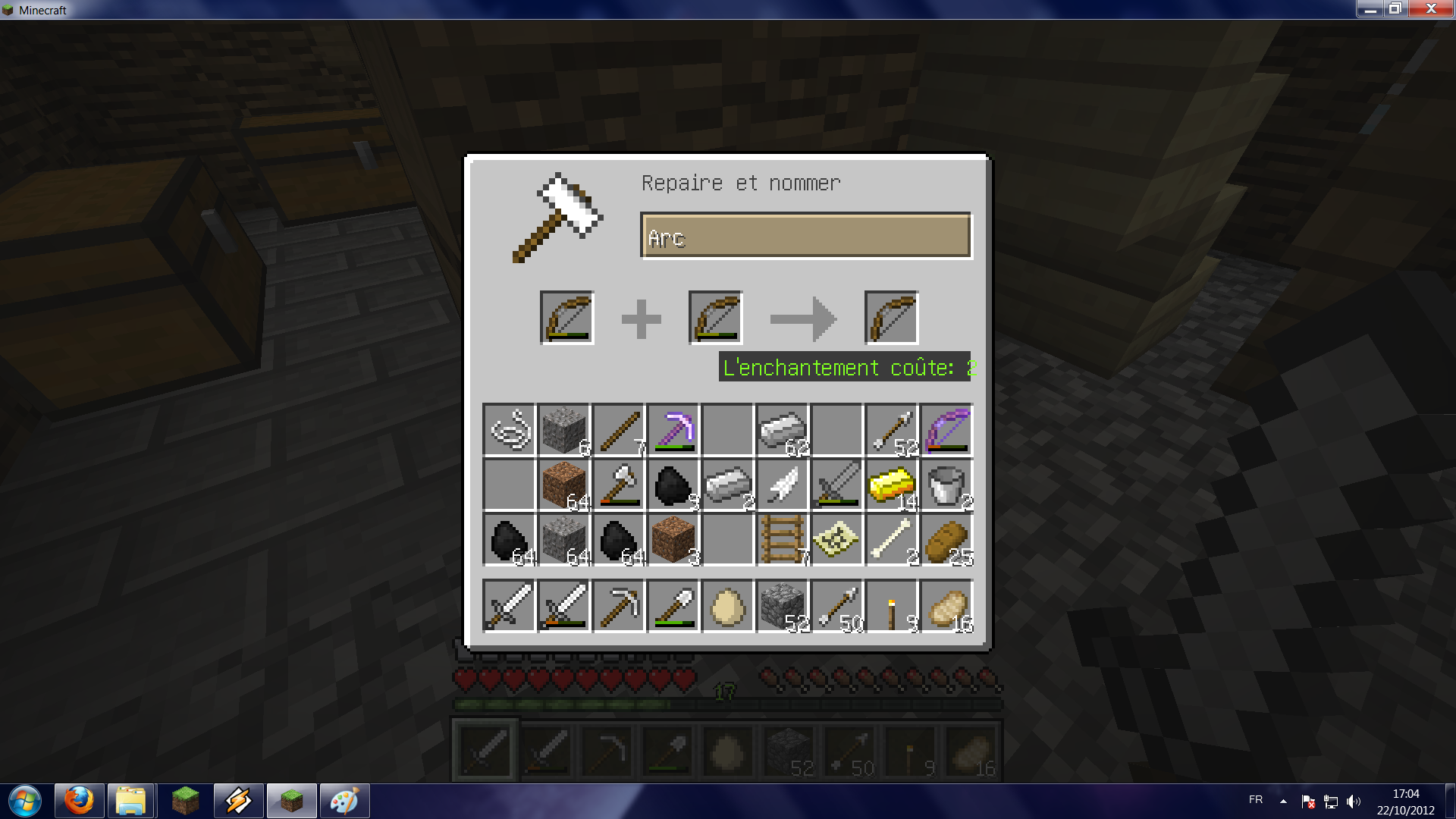Screen dimensions: 1456x819
Task: Grab the iron sword next to the gold ingots
Action: coord(836,485)
